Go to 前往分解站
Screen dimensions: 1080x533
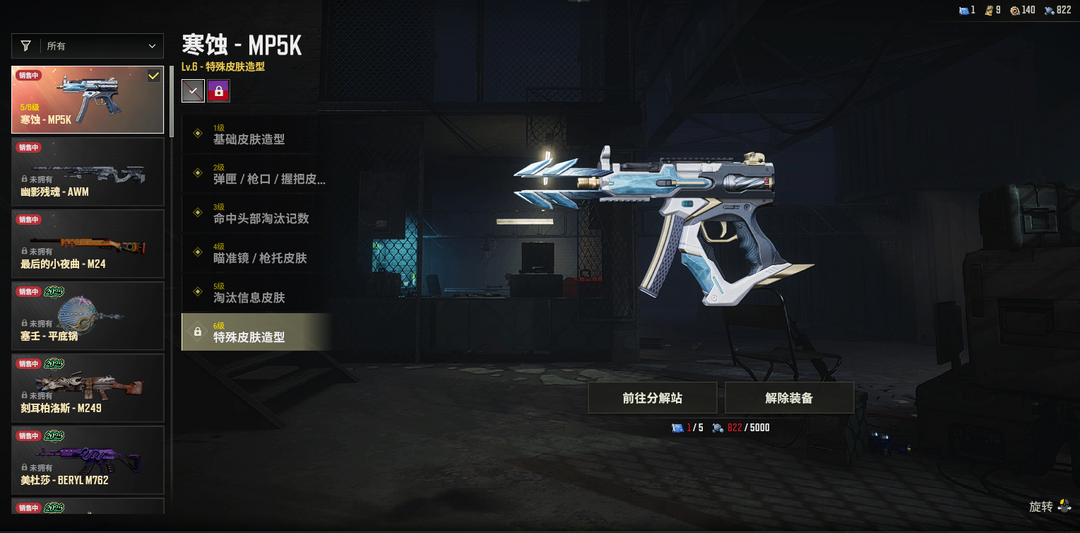tap(652, 398)
